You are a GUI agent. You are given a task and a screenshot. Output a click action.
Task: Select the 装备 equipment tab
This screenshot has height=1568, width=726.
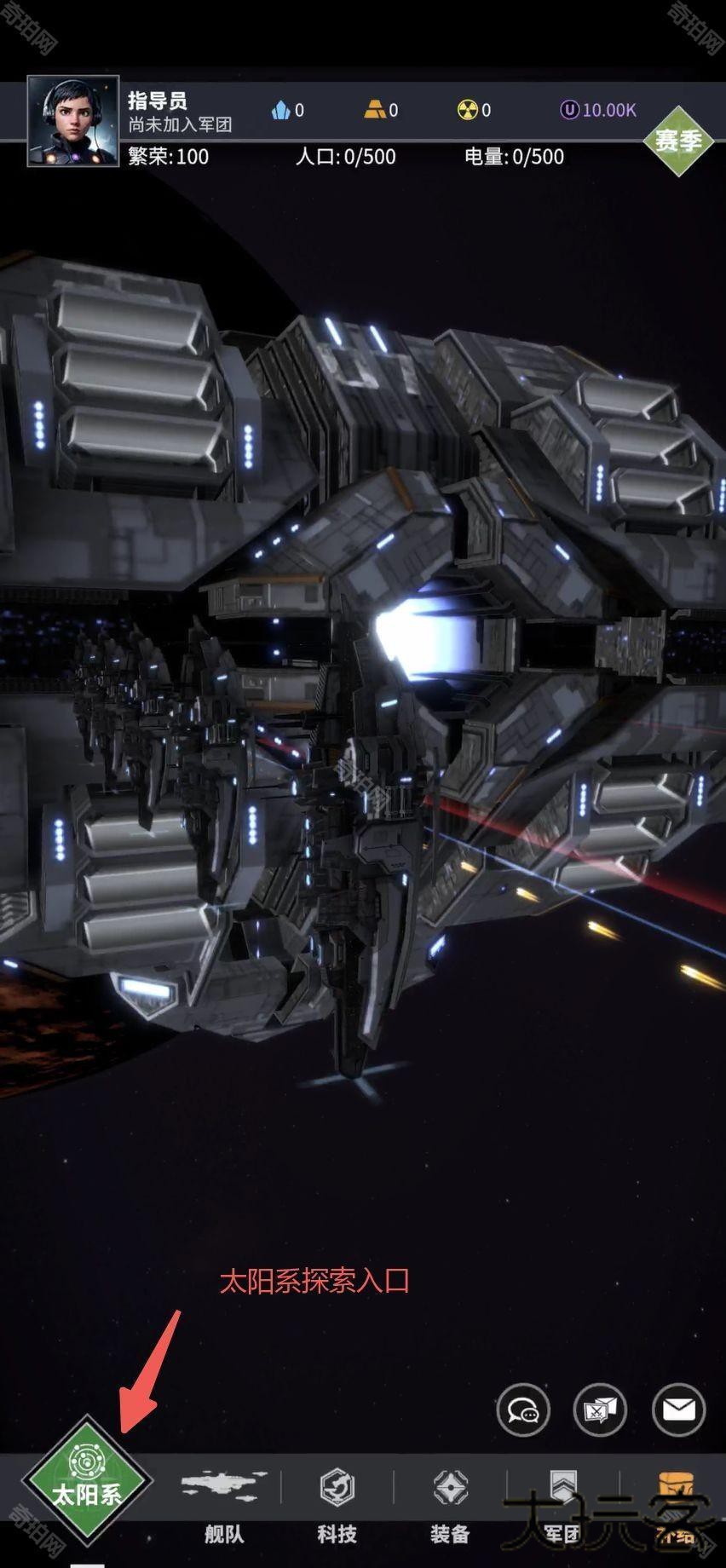pyautogui.click(x=450, y=1505)
